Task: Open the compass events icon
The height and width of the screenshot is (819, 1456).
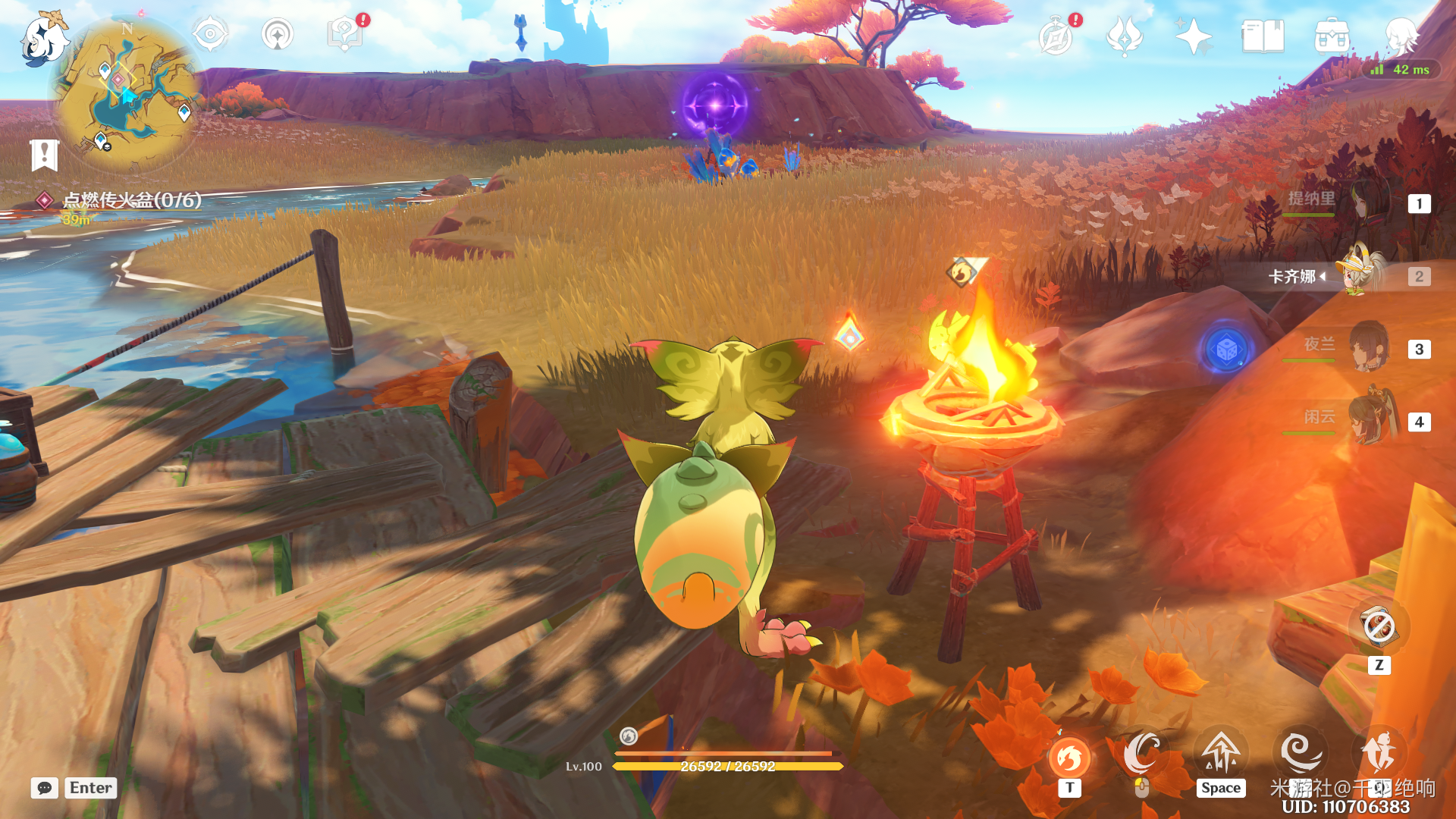Action: (1056, 36)
